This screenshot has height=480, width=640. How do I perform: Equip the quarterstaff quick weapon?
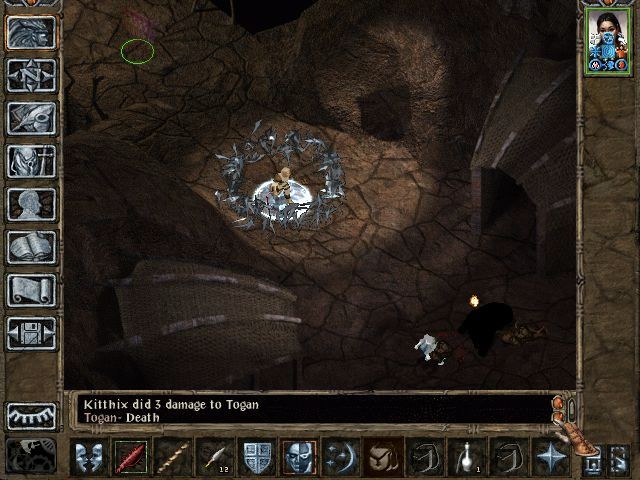click(173, 457)
